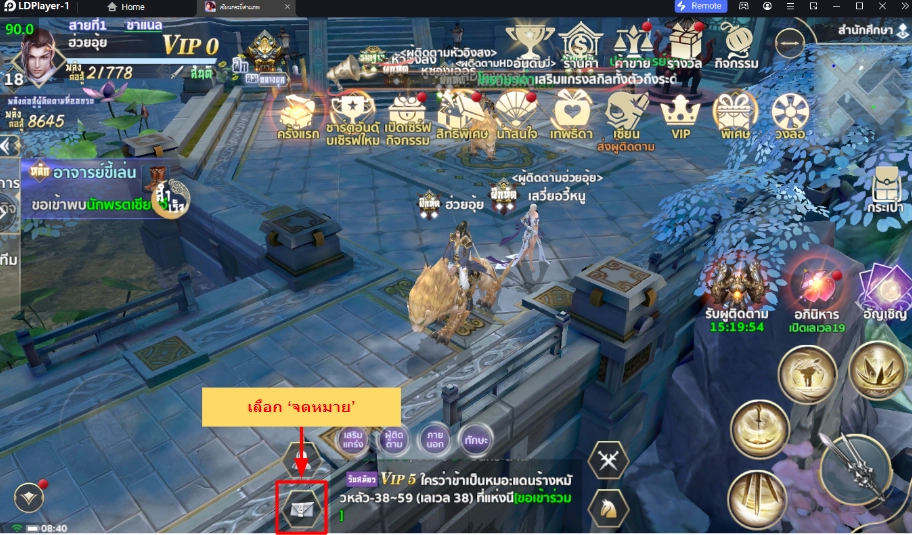Use the main sword attack button
912x535 pixels.
855,470
